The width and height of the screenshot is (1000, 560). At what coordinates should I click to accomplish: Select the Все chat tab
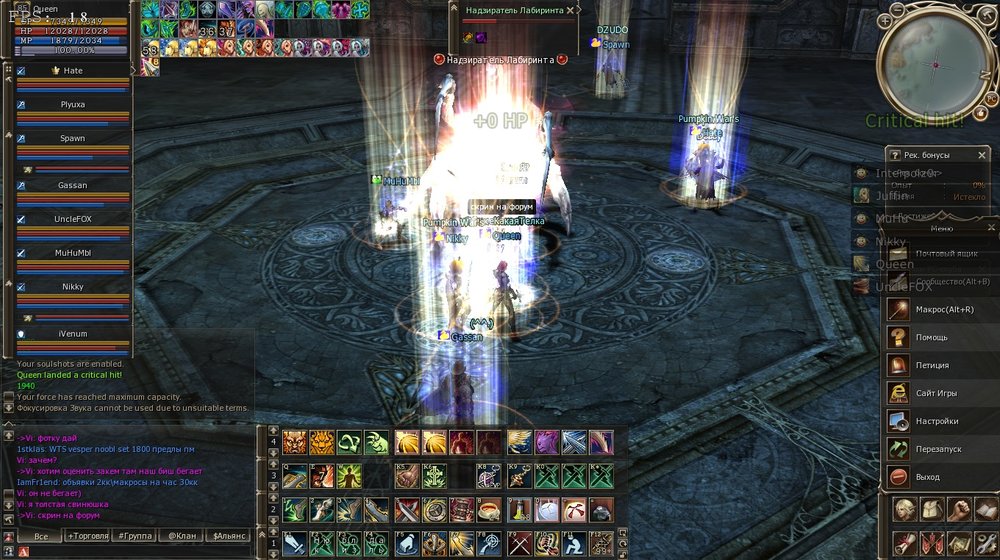coord(42,536)
